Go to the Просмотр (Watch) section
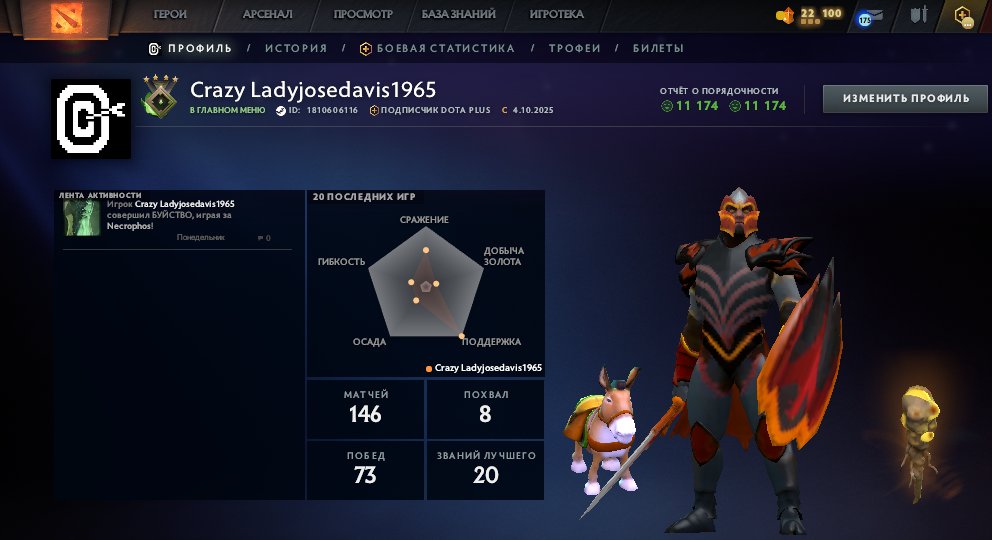This screenshot has height=540, width=992. (x=363, y=15)
